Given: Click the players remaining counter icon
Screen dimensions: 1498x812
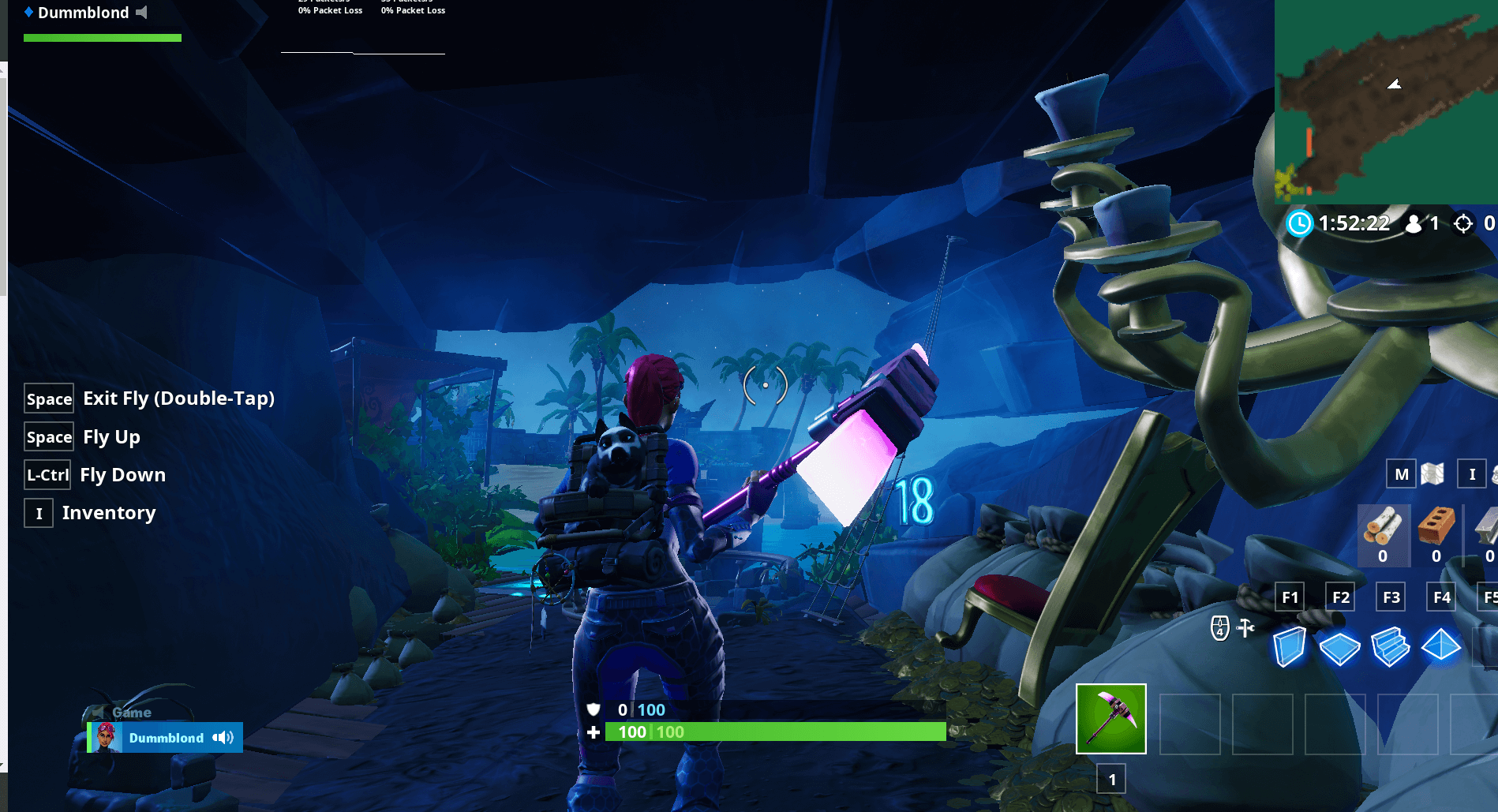Looking at the screenshot, I should point(1413,224).
